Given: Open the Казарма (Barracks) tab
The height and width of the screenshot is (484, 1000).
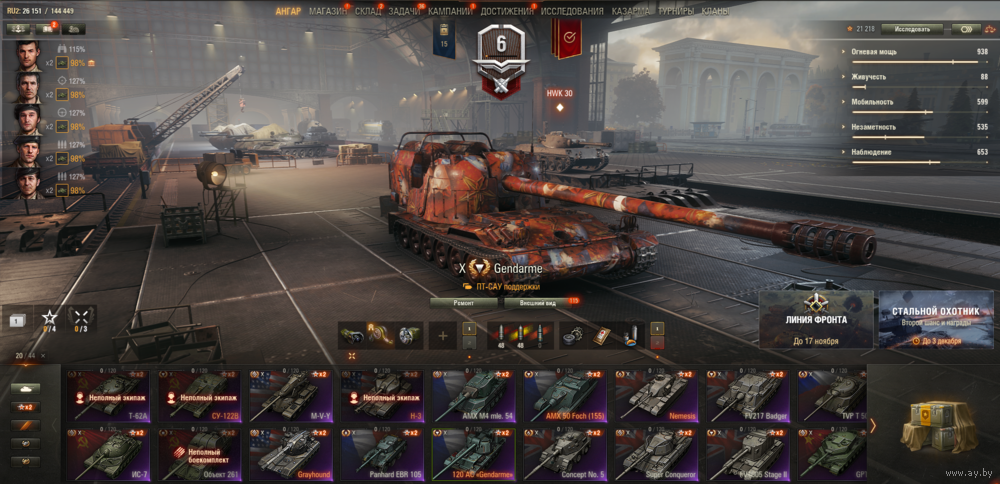Looking at the screenshot, I should (631, 11).
